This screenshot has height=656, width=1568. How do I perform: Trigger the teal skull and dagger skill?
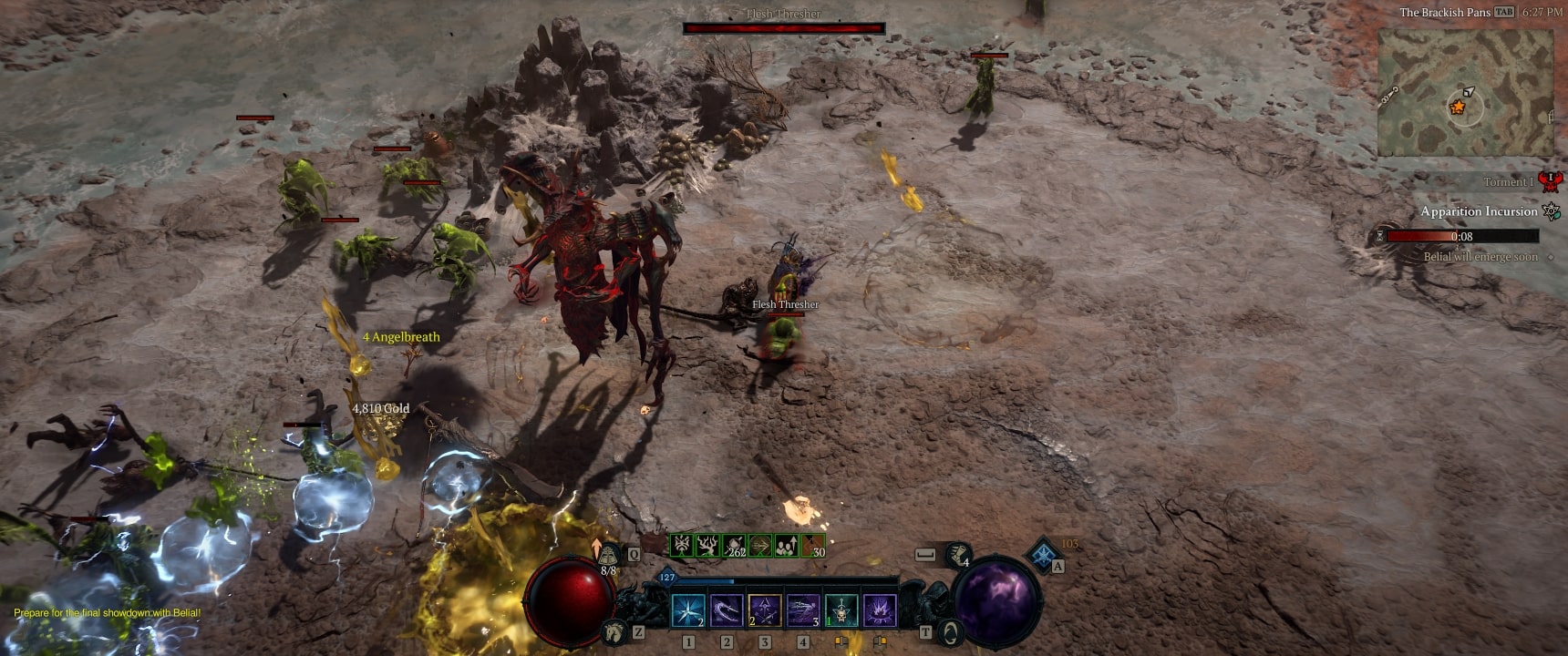coord(841,610)
